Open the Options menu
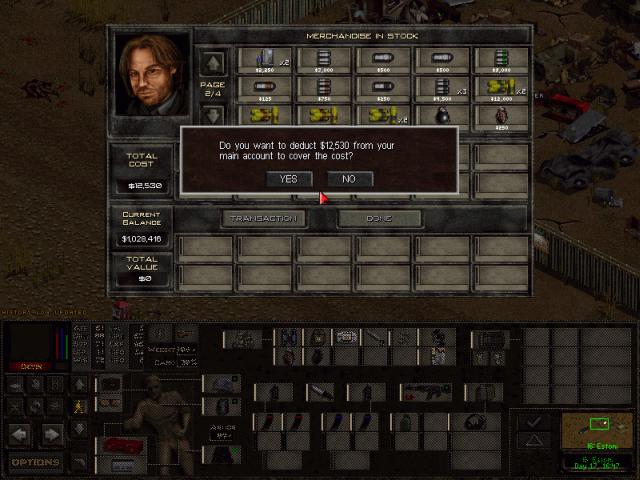The width and height of the screenshot is (640, 480). point(36,462)
